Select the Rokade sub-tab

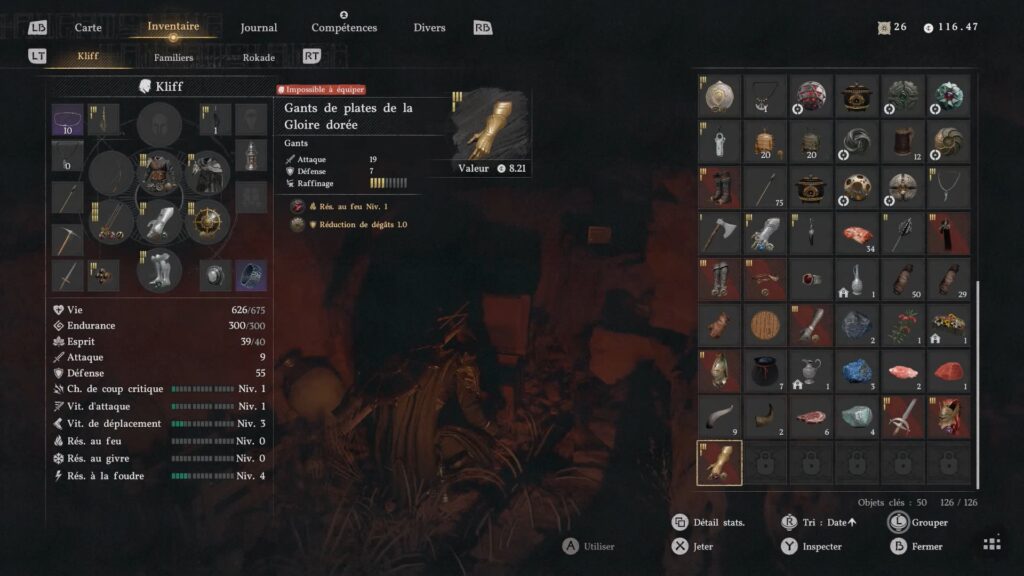tap(259, 57)
